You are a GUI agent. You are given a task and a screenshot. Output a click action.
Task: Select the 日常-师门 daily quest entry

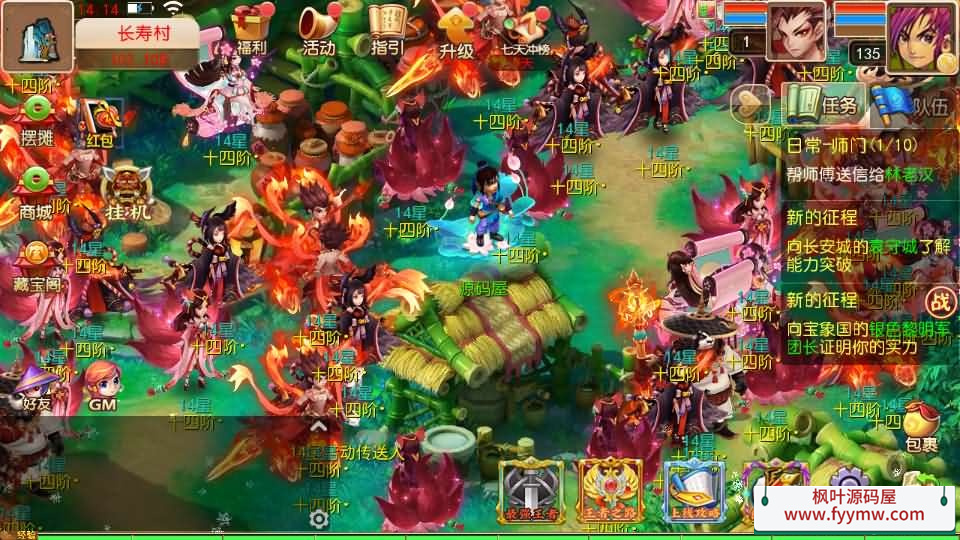coord(868,159)
